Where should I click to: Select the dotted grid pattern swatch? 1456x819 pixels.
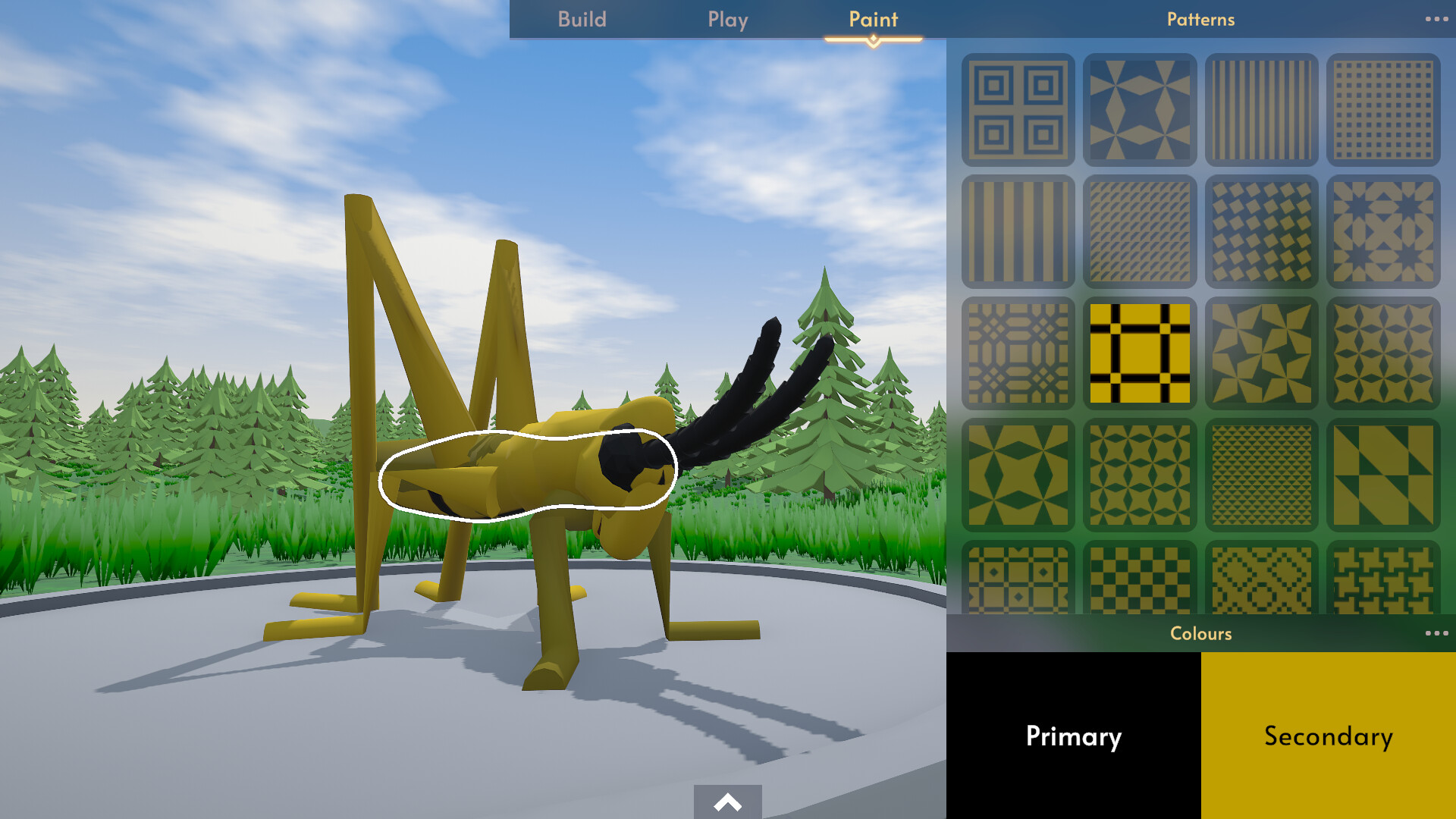(x=1383, y=108)
